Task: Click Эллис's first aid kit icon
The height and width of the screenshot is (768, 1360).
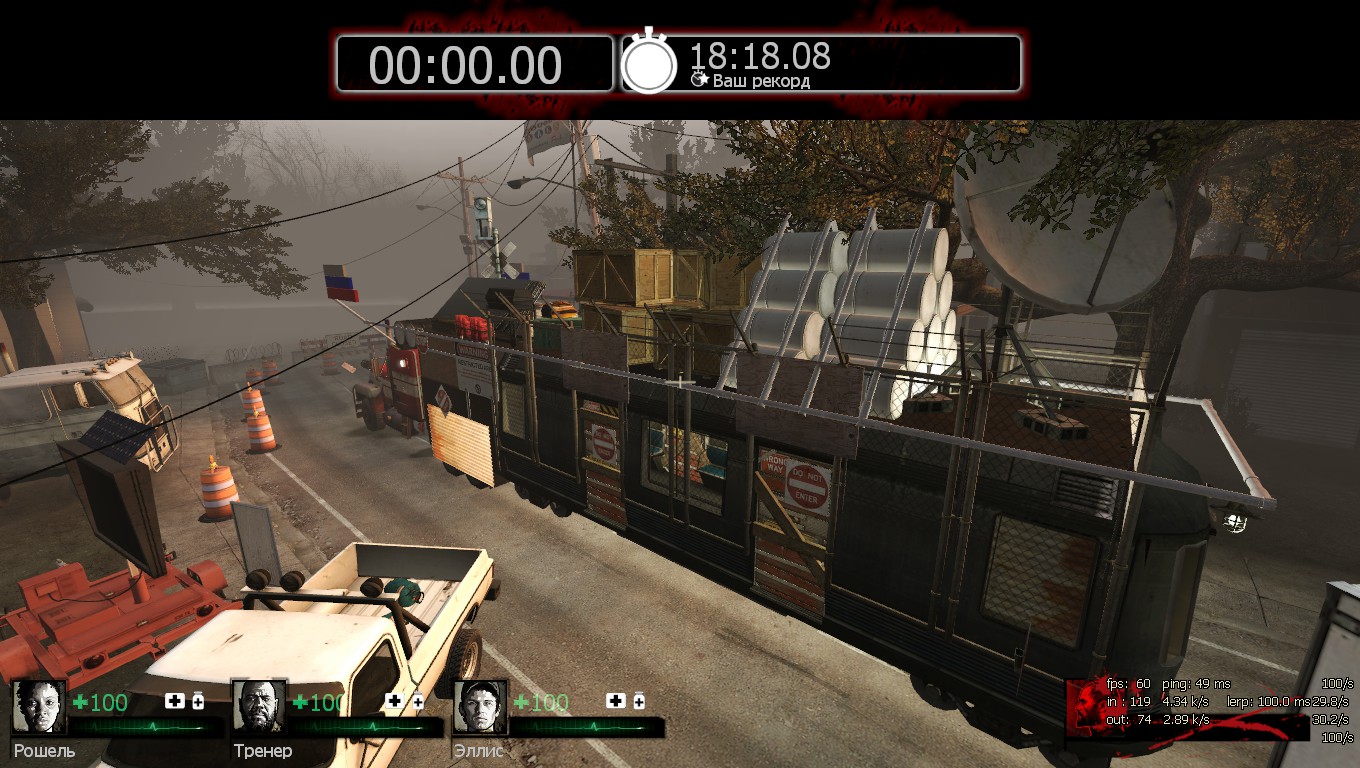Action: pos(616,701)
